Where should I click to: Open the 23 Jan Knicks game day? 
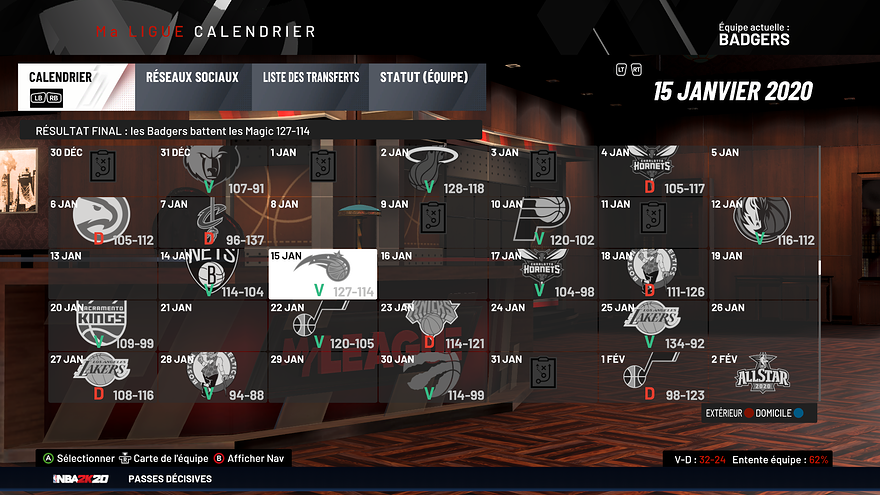(x=433, y=324)
